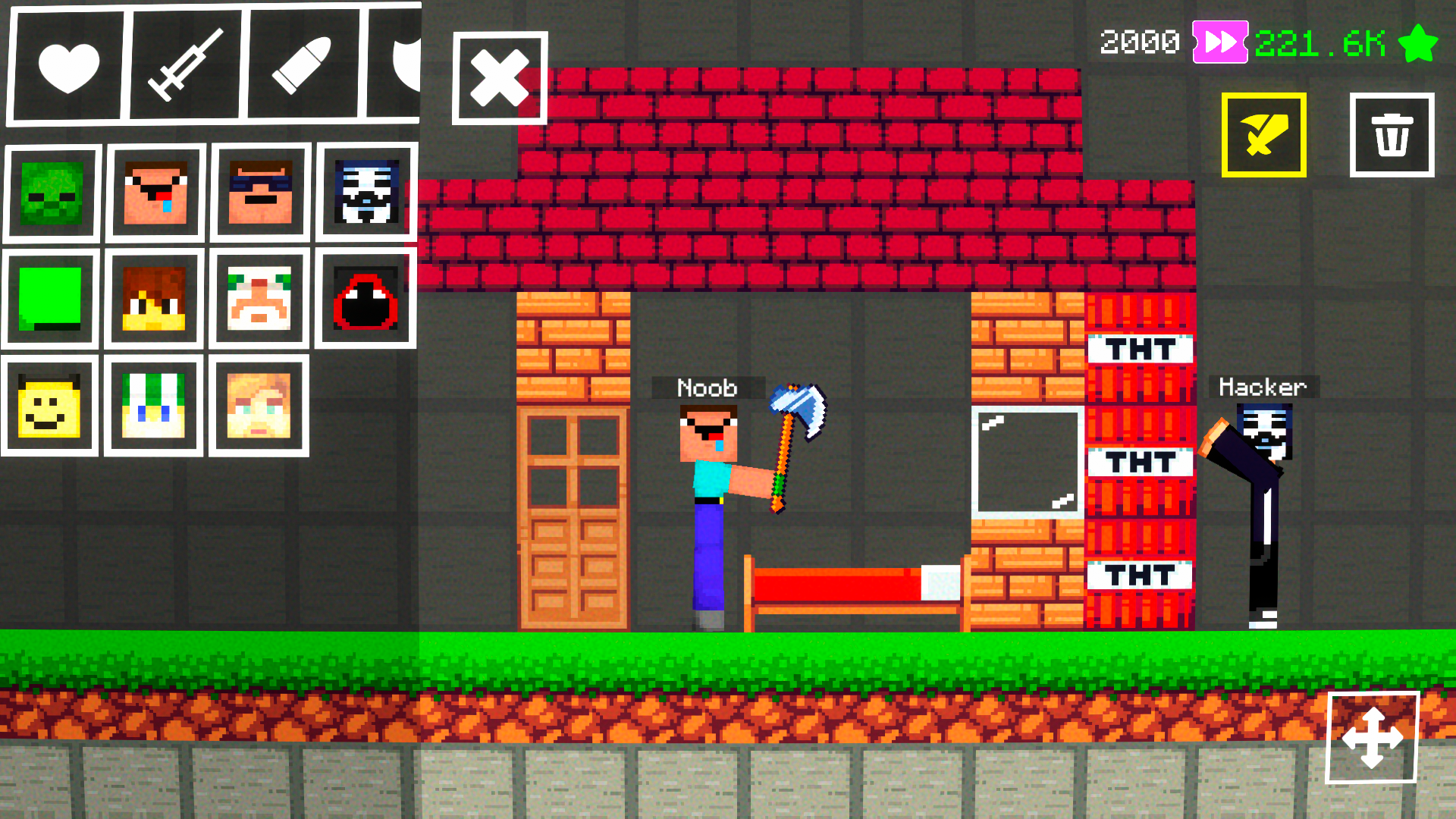Close the character selection panel
This screenshot has width=1456, height=819.
click(x=499, y=78)
